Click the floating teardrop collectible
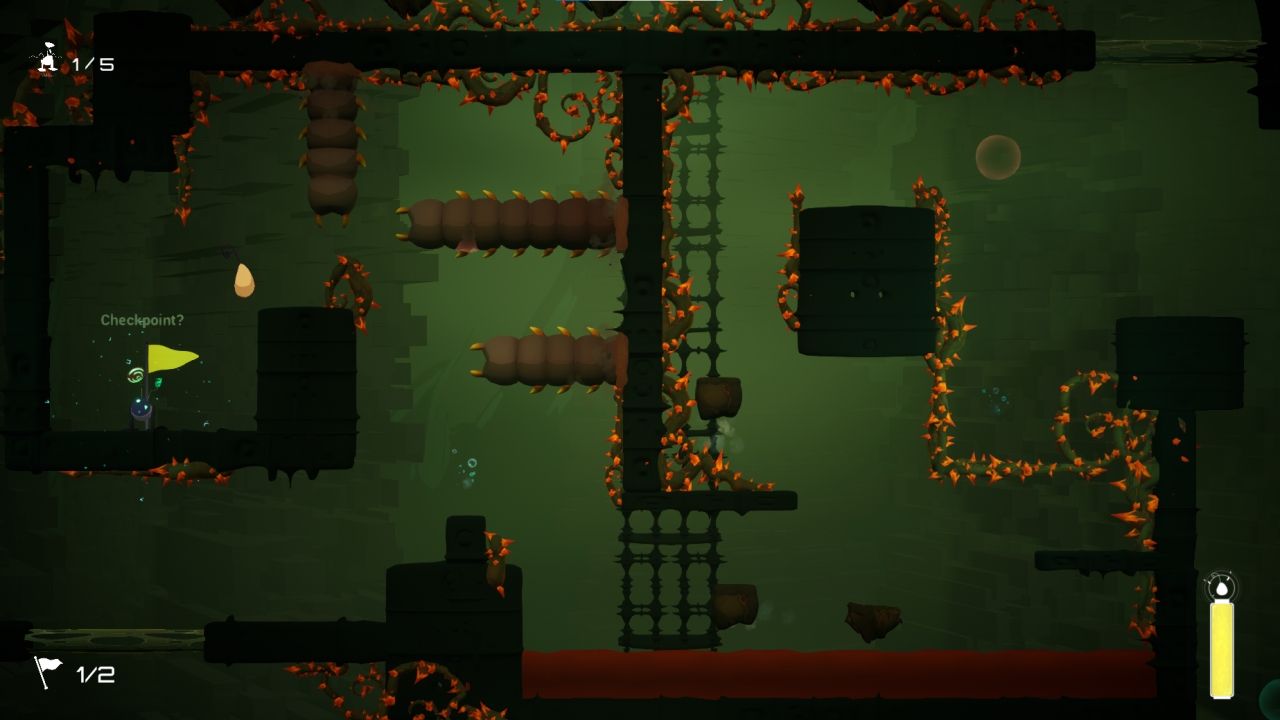Screen dimensions: 1280x720 pyautogui.click(x=243, y=280)
